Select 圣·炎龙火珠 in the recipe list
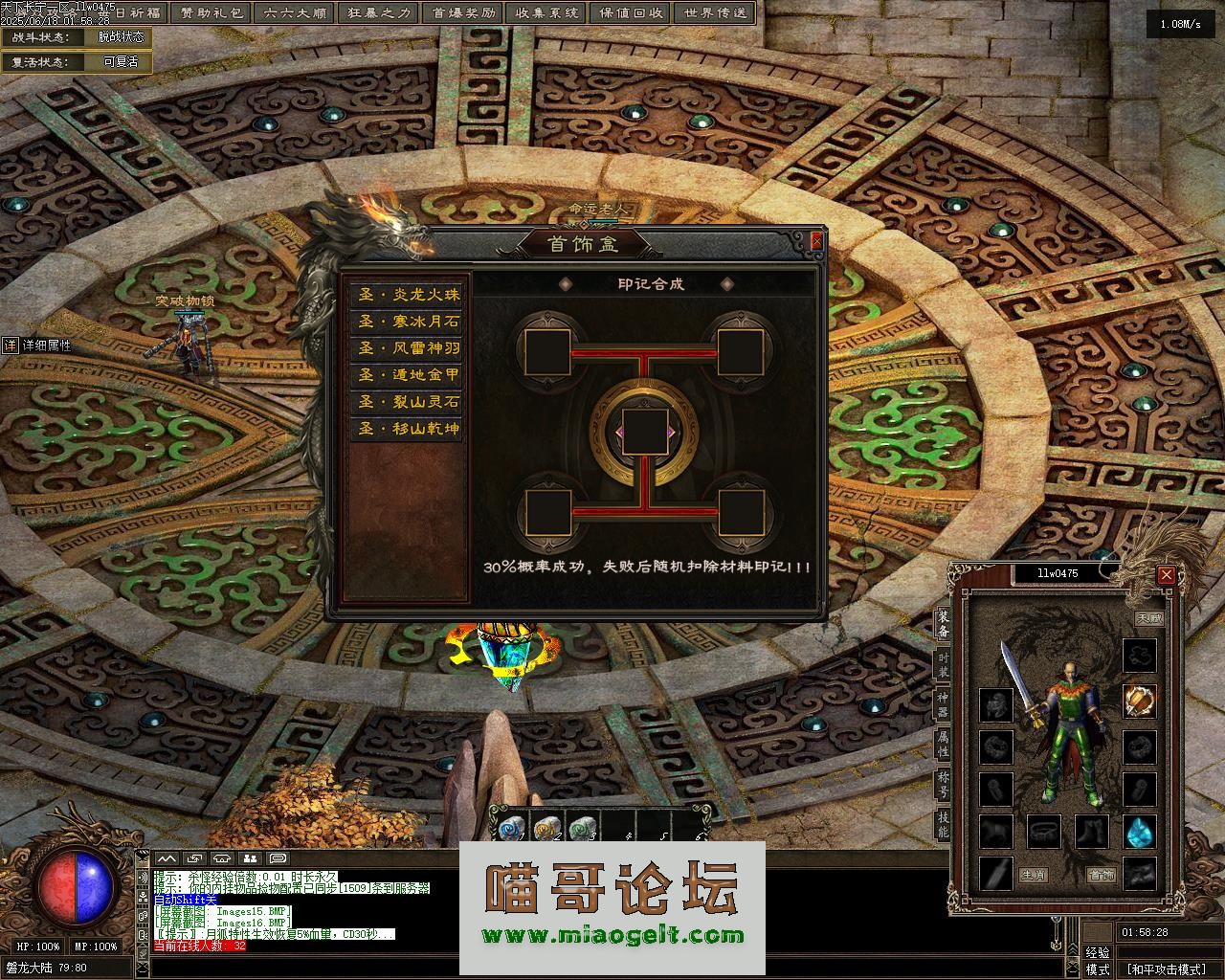The height and width of the screenshot is (980, 1225). [409, 295]
